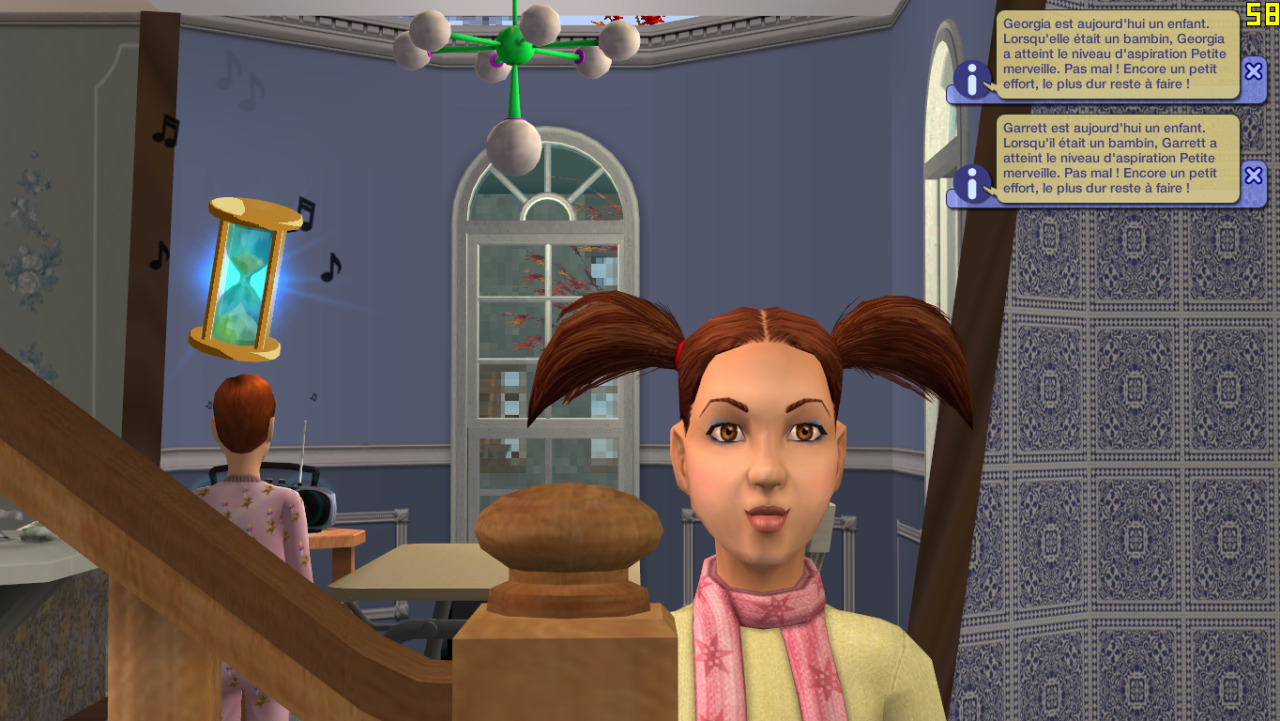Screen dimensions: 1280x721
Task: Click the info icon beside Georgia's message
Action: [971, 80]
